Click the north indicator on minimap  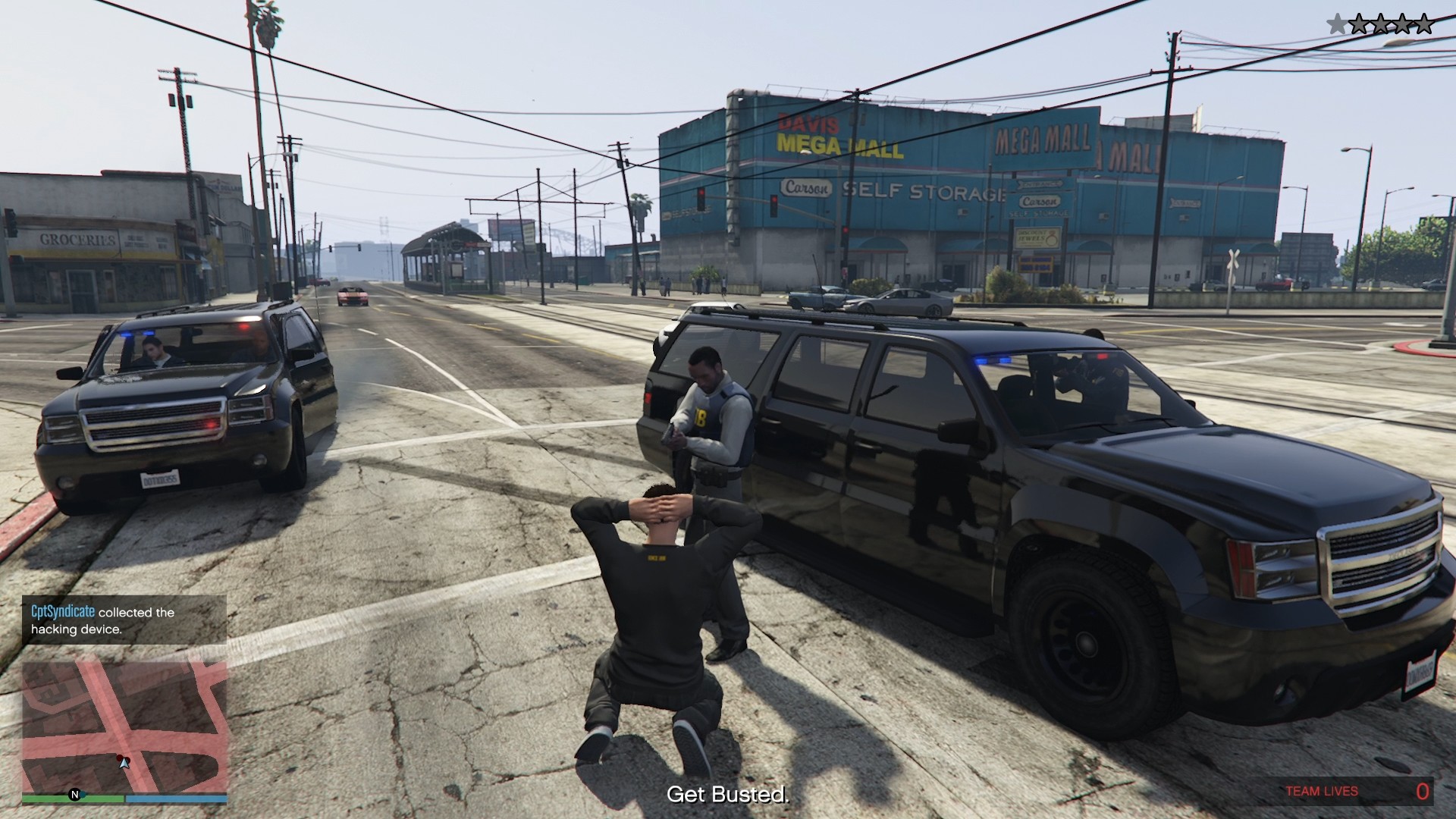(74, 793)
